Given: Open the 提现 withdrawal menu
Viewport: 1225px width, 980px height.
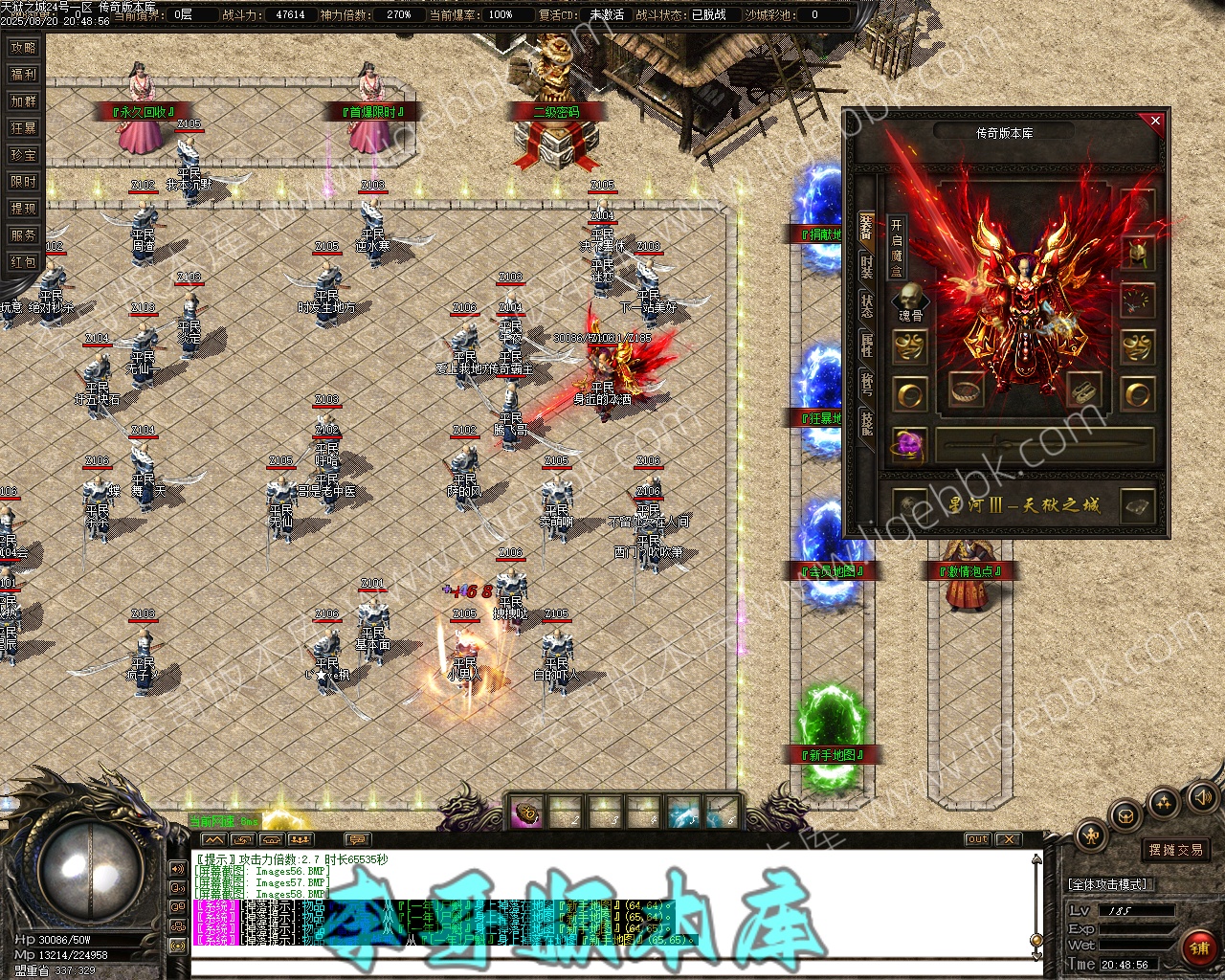Looking at the screenshot, I should [23, 209].
